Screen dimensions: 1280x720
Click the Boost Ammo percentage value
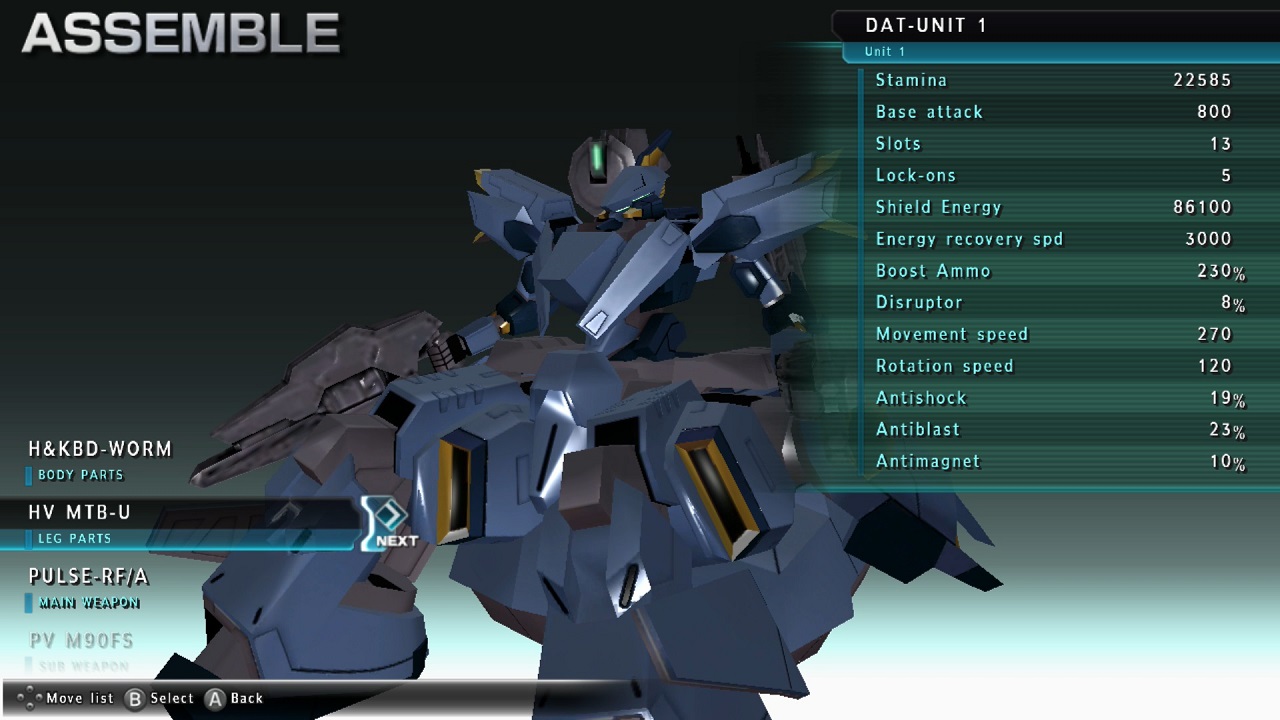(x=1222, y=270)
